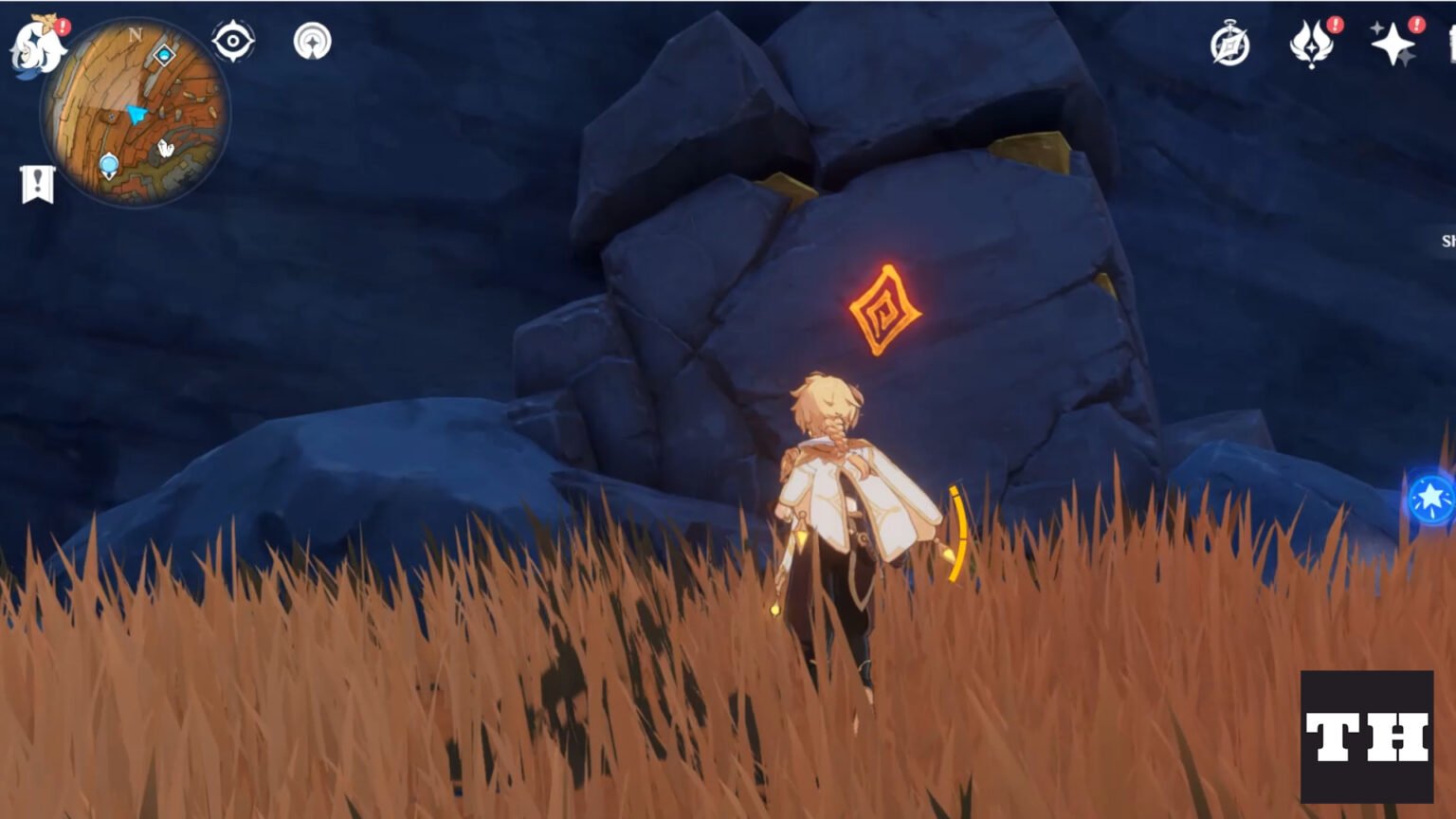Open the Battle Pass wings icon
The width and height of the screenshot is (1456, 819).
click(1311, 43)
